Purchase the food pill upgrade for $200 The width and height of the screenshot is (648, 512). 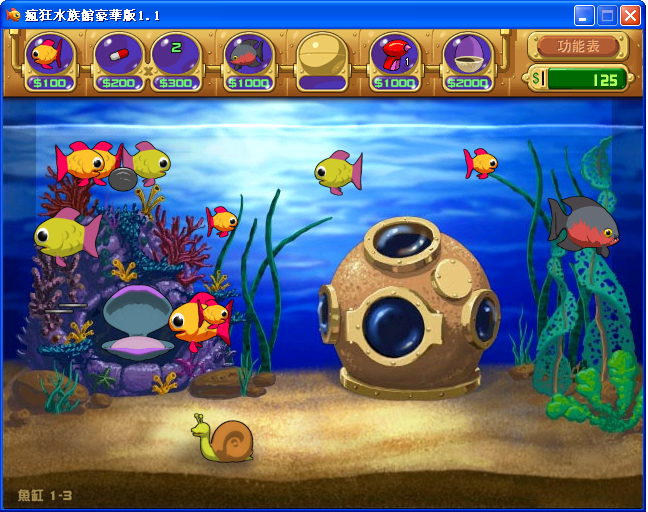tap(118, 58)
